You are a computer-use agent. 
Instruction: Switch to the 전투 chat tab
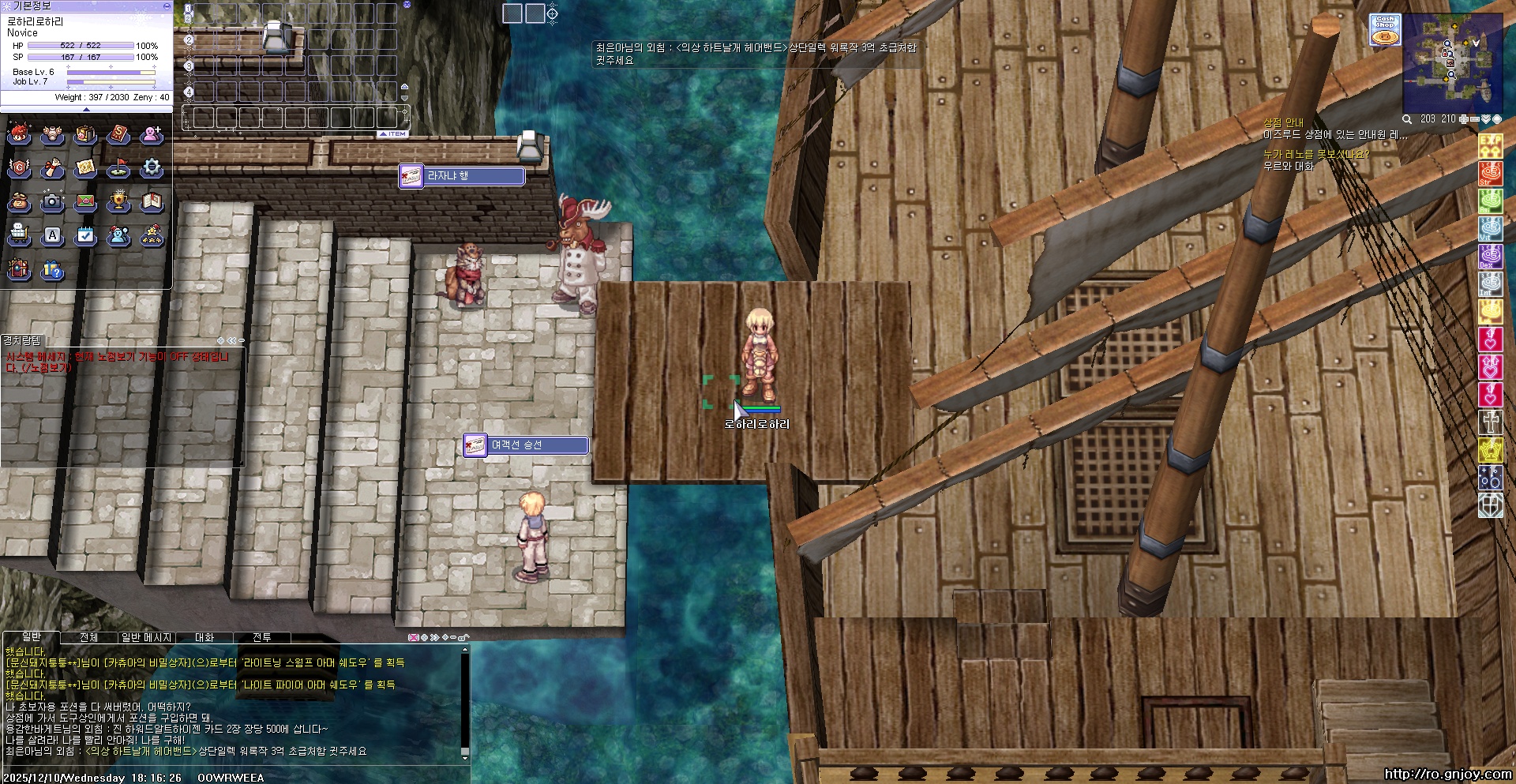coord(261,637)
